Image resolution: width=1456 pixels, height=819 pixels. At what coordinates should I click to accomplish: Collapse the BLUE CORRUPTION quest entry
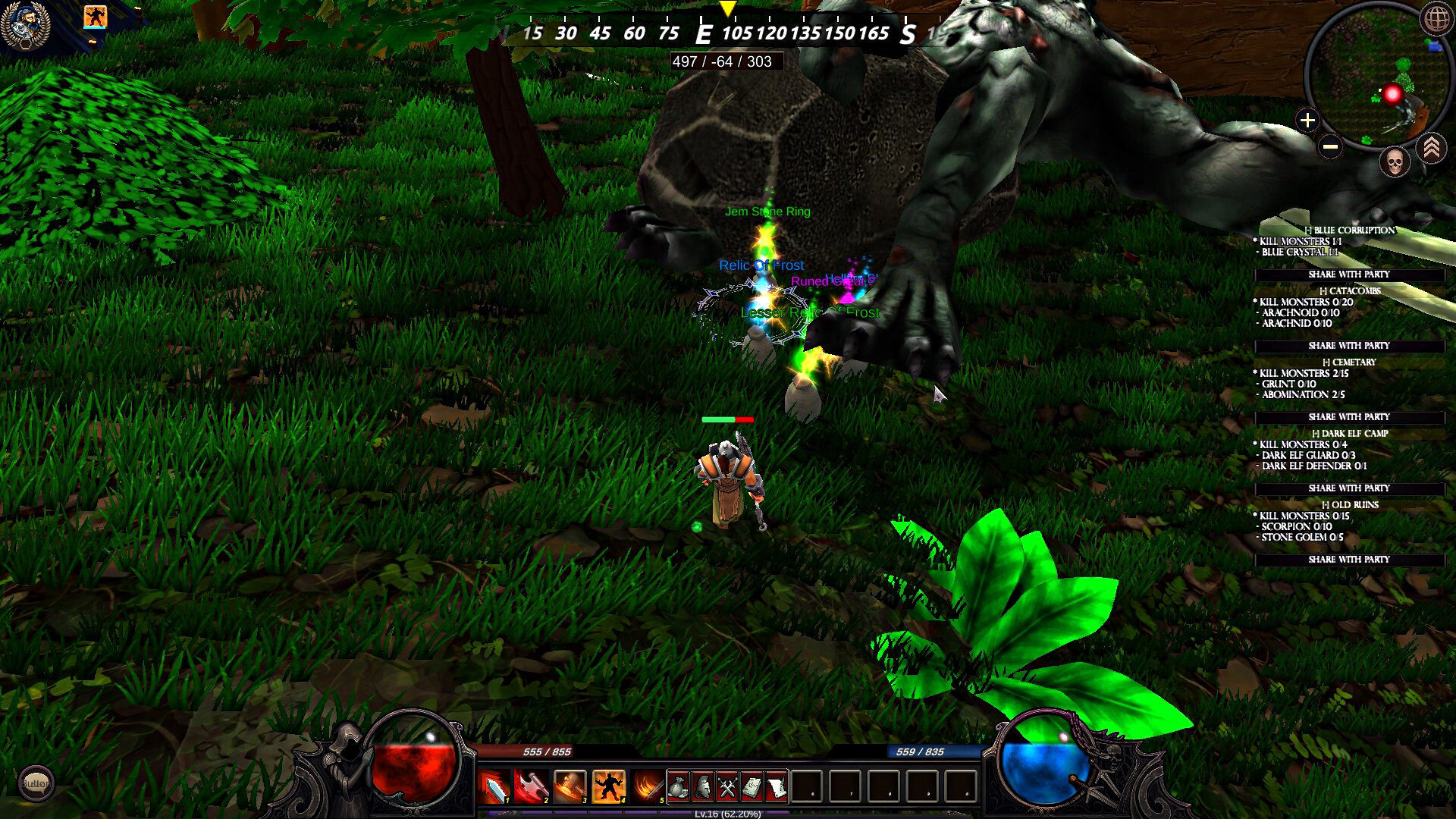pyautogui.click(x=1310, y=229)
